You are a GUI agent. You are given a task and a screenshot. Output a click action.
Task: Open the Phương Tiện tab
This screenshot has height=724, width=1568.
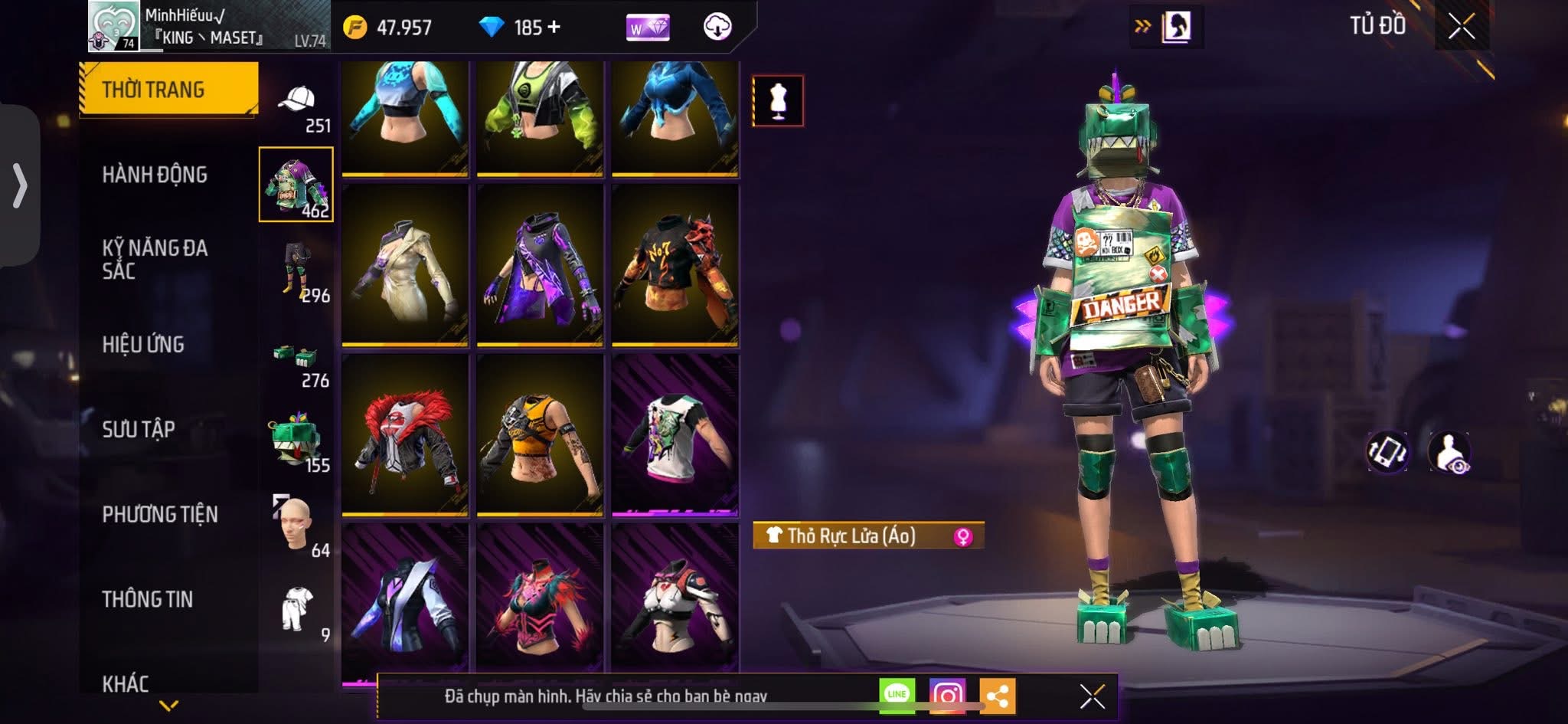(160, 514)
